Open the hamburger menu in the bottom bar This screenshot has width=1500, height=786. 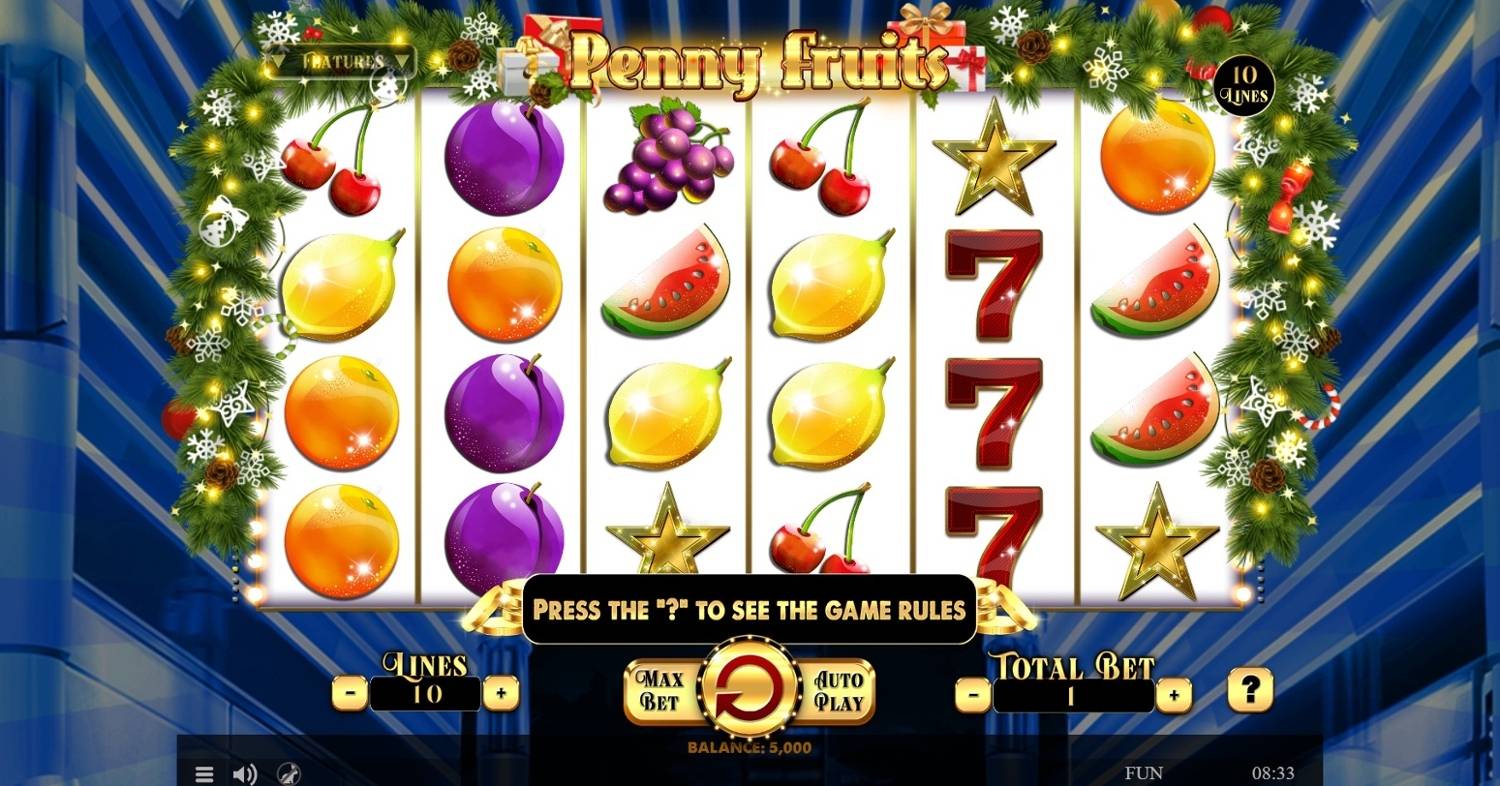click(x=204, y=773)
